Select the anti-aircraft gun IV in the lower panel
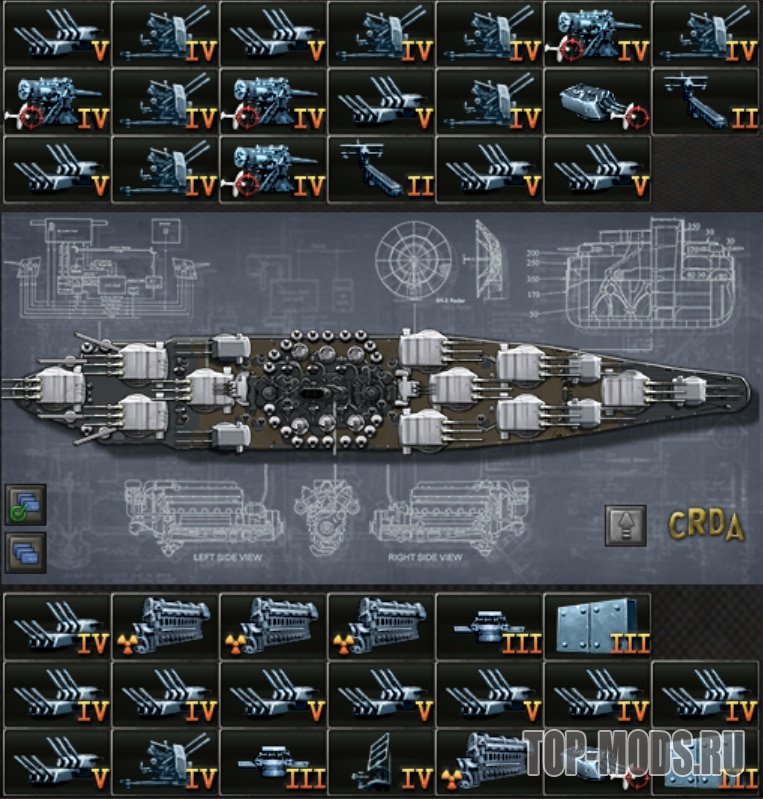 point(164,762)
